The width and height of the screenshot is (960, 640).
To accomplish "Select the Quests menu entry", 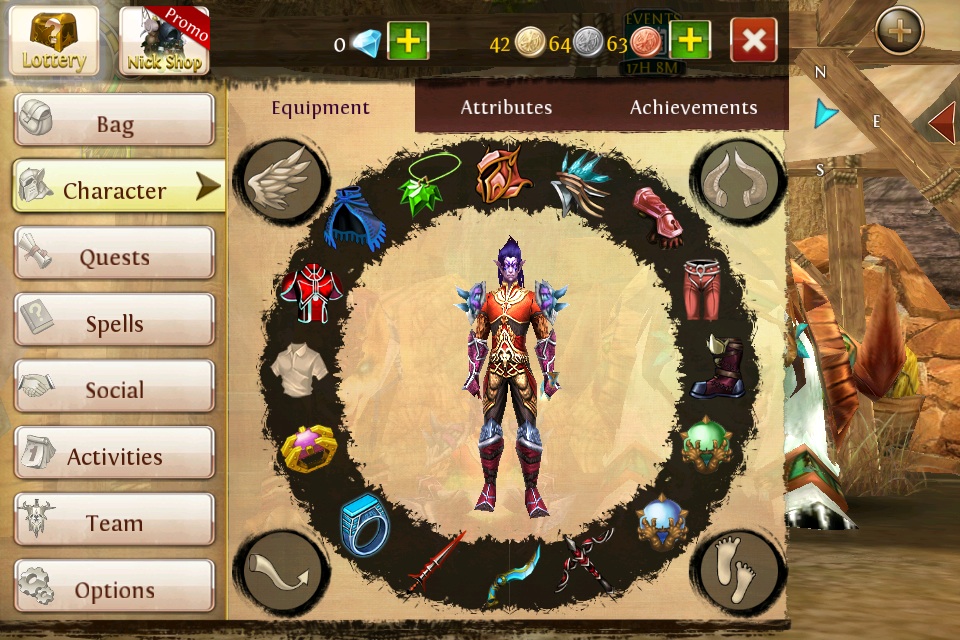I will click(114, 255).
